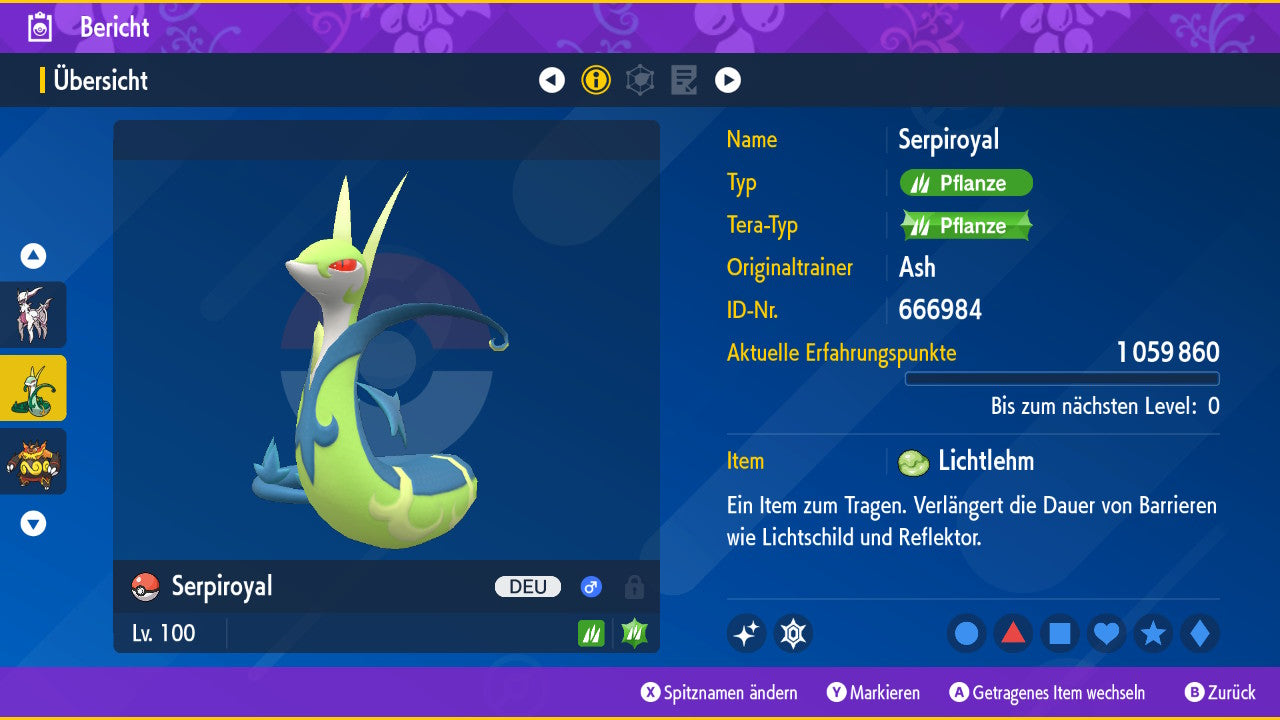1280x720 pixels.
Task: Toggle the blue diamond marking
Action: tap(1199, 633)
